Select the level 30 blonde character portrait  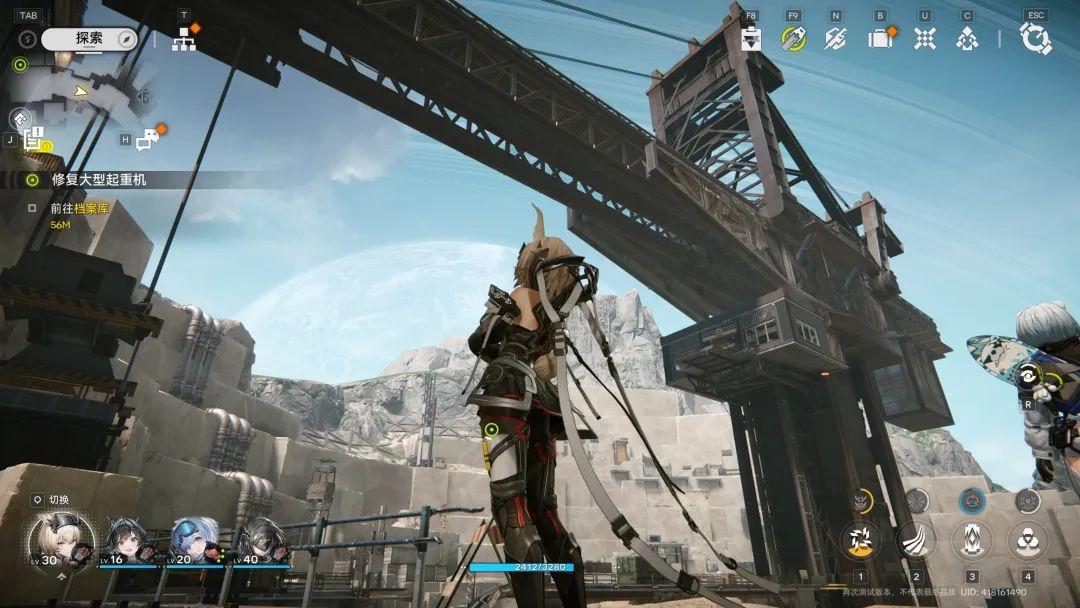(60, 540)
